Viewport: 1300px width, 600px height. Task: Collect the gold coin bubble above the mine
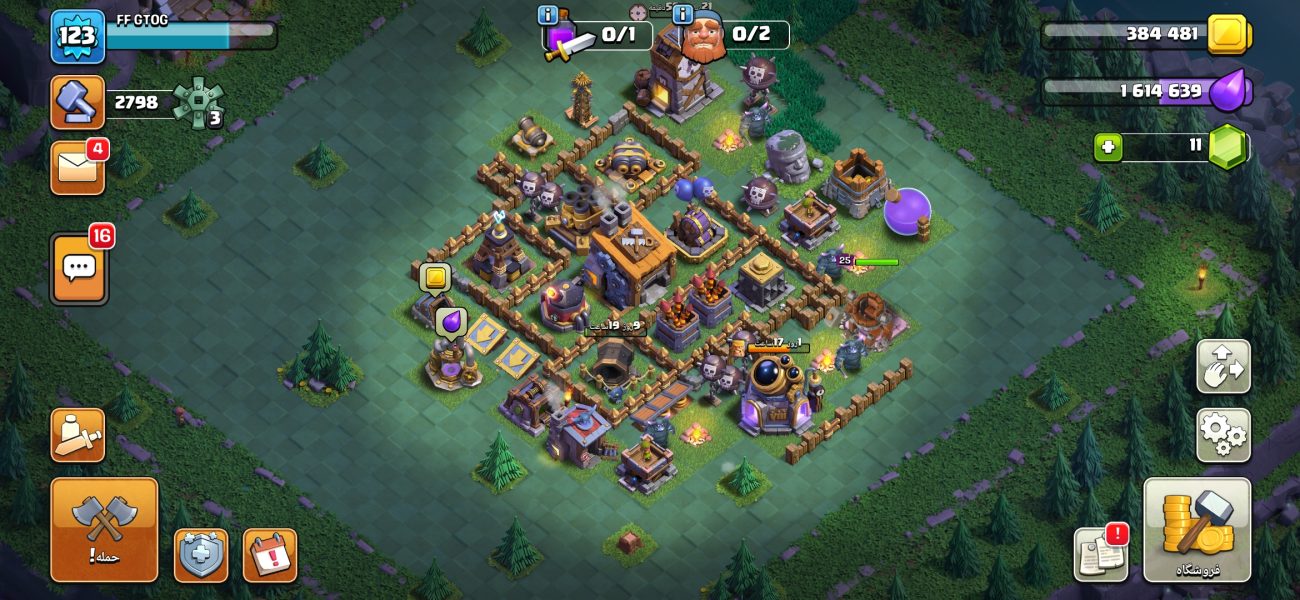(435, 277)
